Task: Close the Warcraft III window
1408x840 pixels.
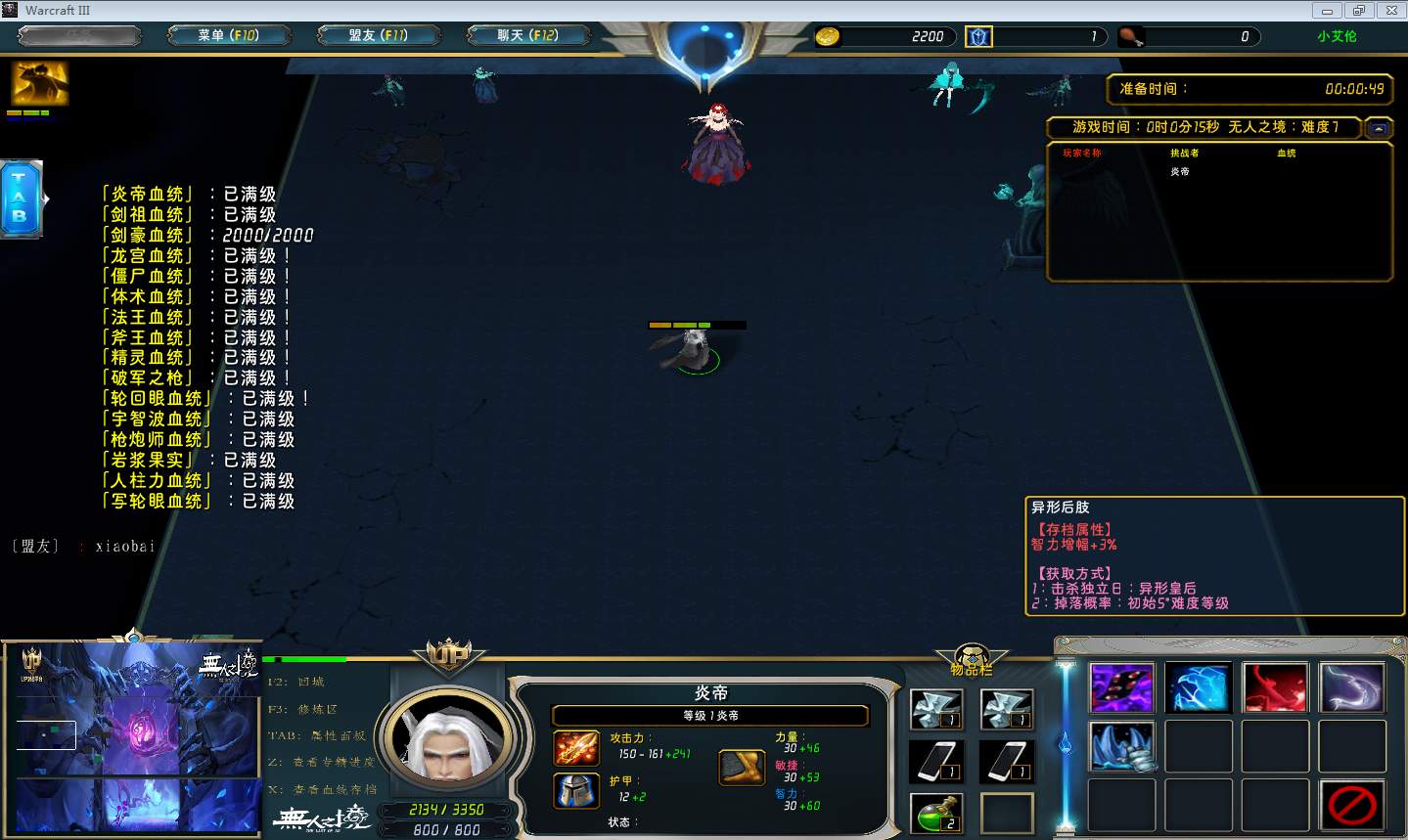Action: pyautogui.click(x=1390, y=11)
